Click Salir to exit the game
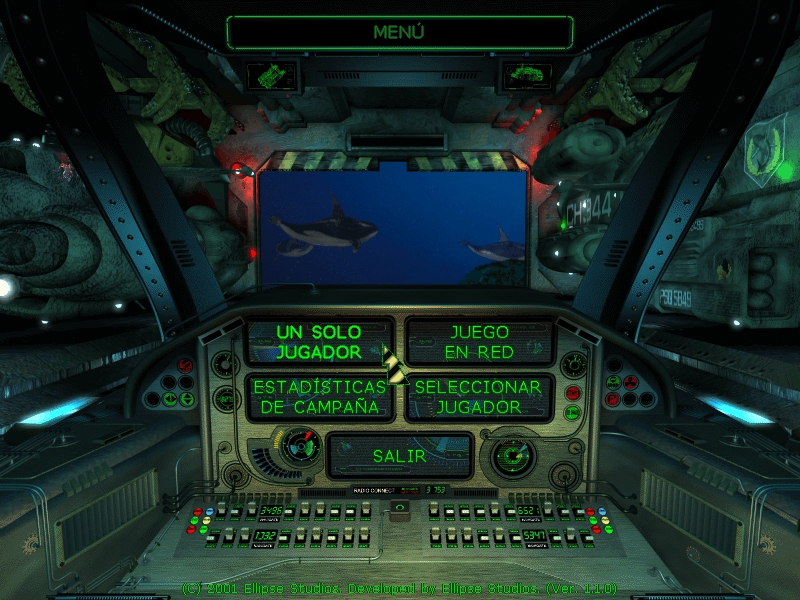Screen dimensions: 800x600 (x=399, y=455)
